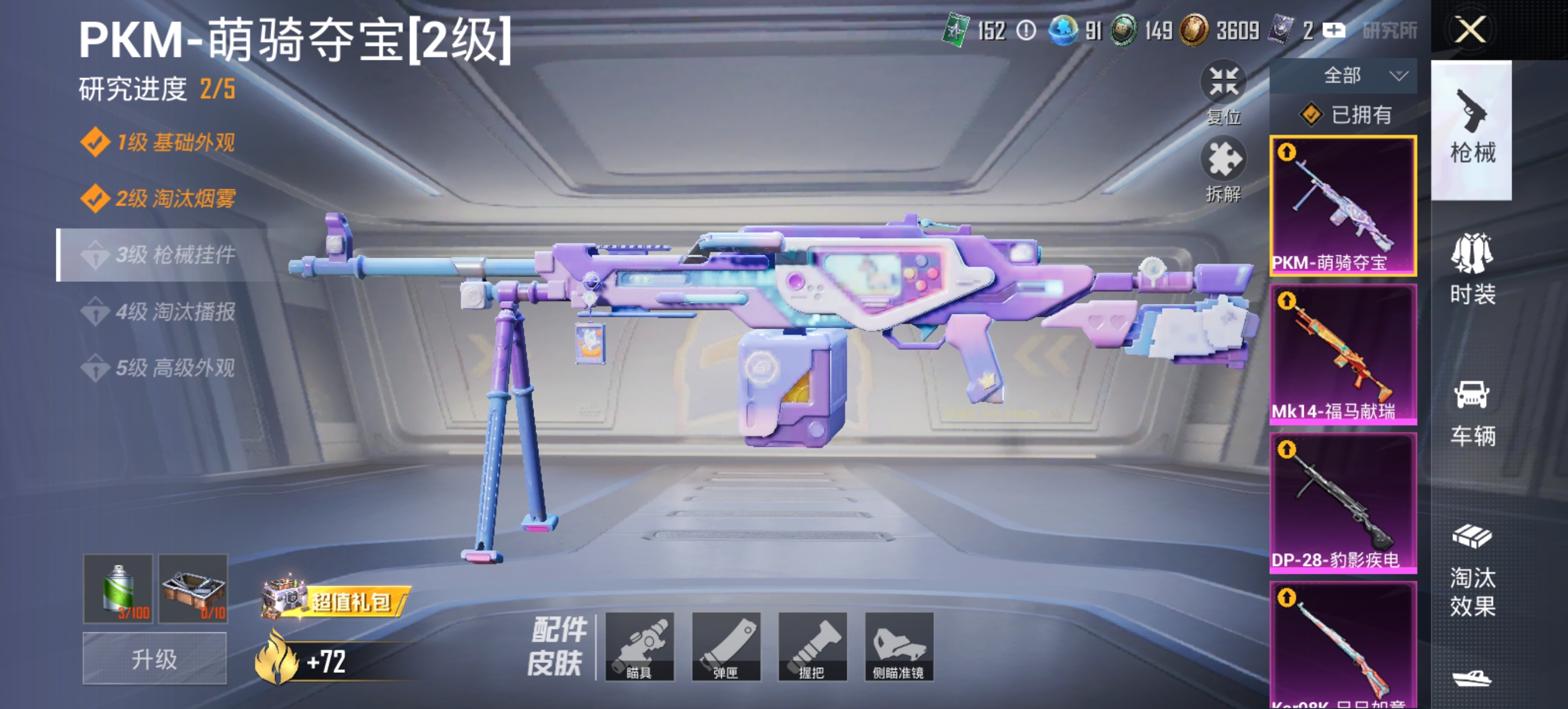Expand the 全部 filter dropdown
This screenshot has height=709, width=1568.
1357,75
